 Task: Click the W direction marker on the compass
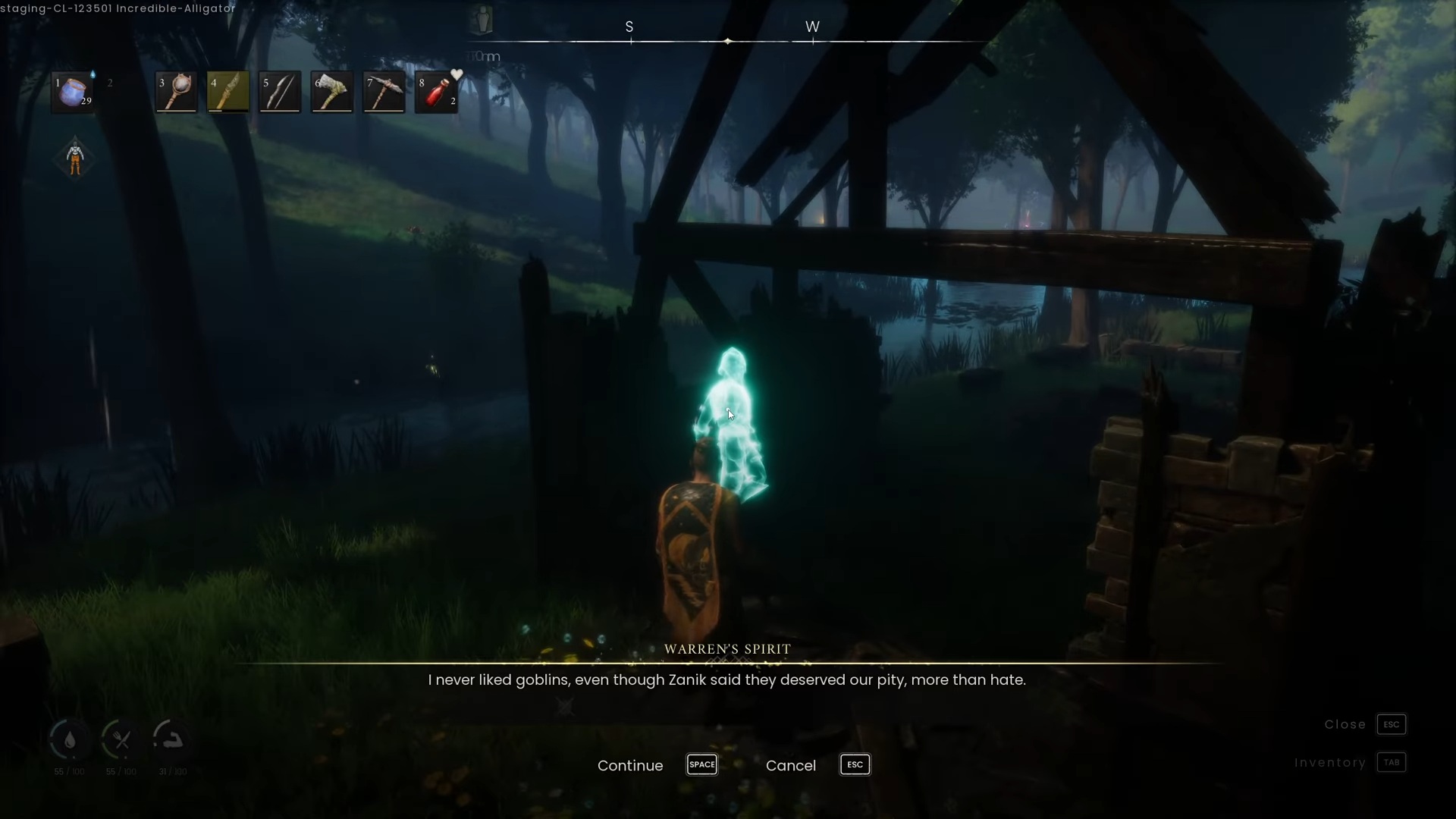tap(813, 27)
